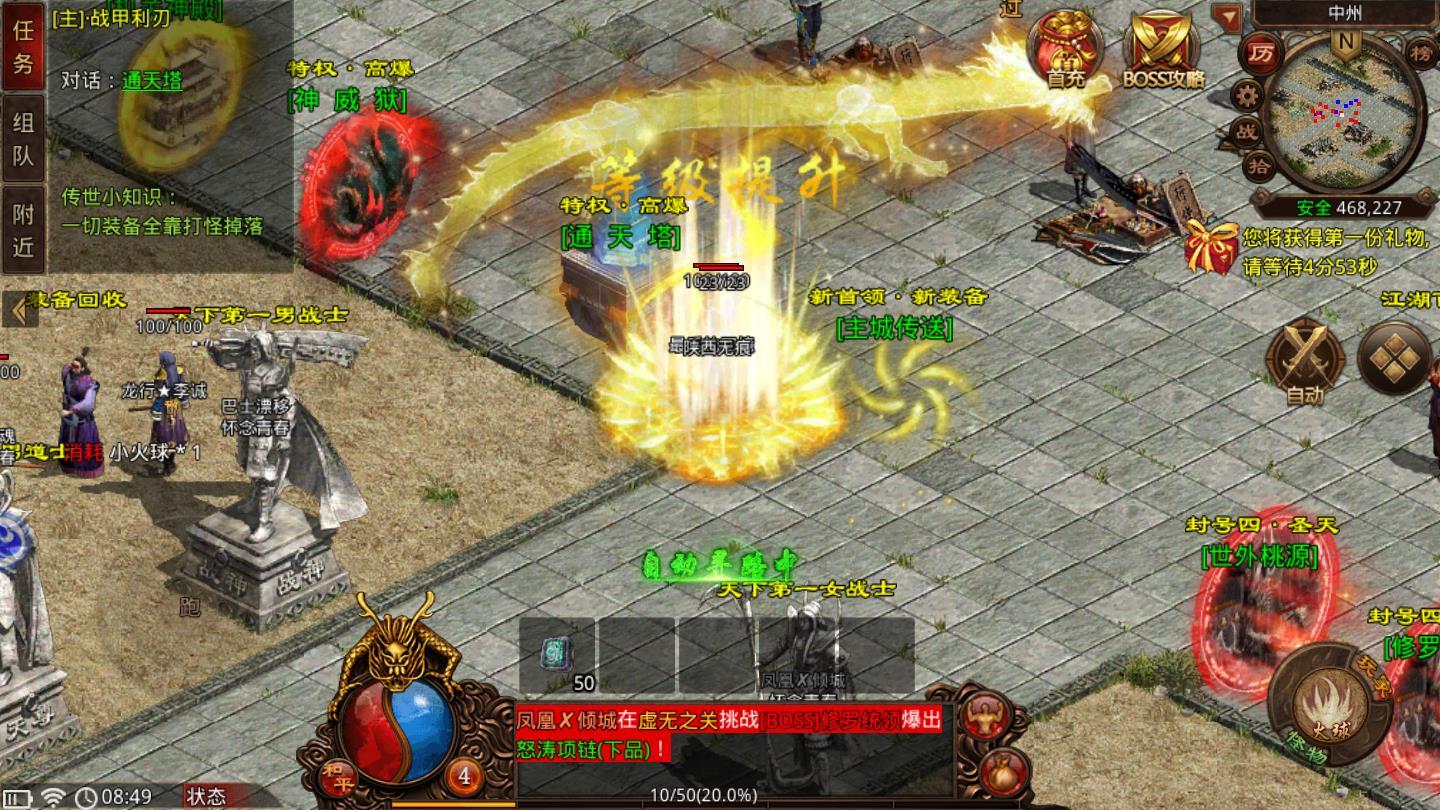Open the character figure icon near chat

pyautogui.click(x=982, y=718)
